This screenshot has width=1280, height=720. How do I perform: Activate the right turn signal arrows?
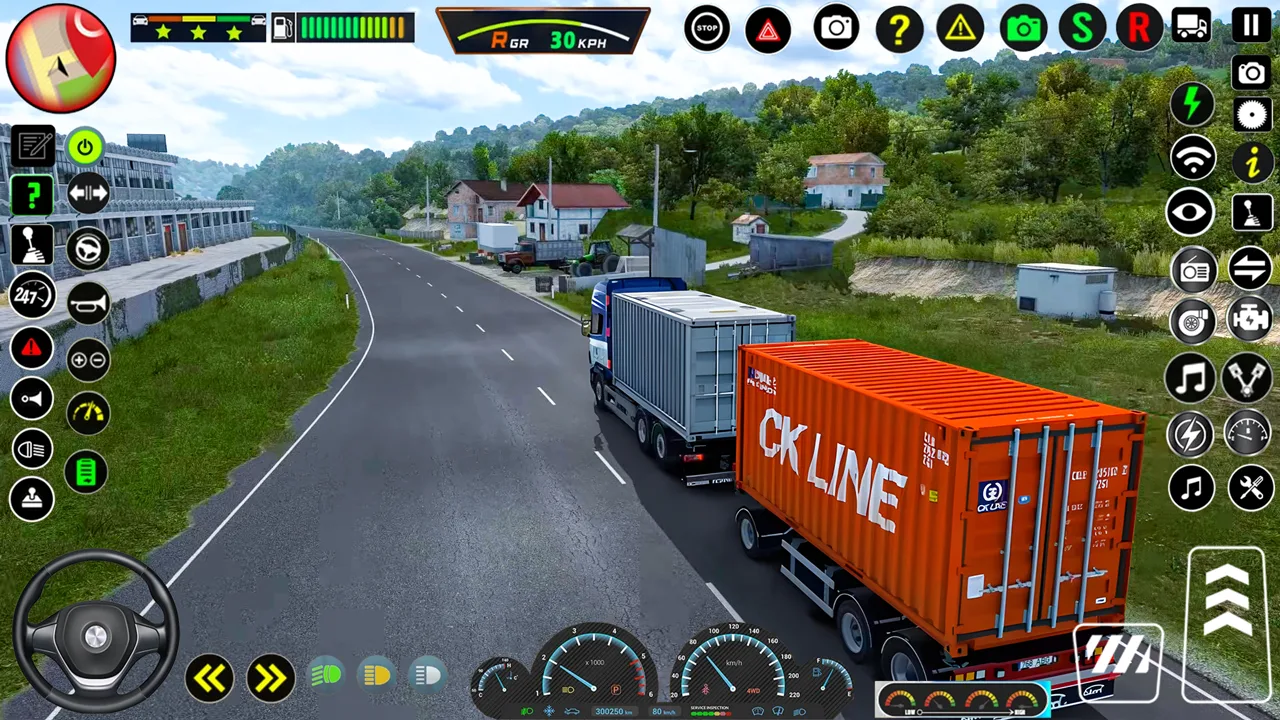click(x=270, y=678)
